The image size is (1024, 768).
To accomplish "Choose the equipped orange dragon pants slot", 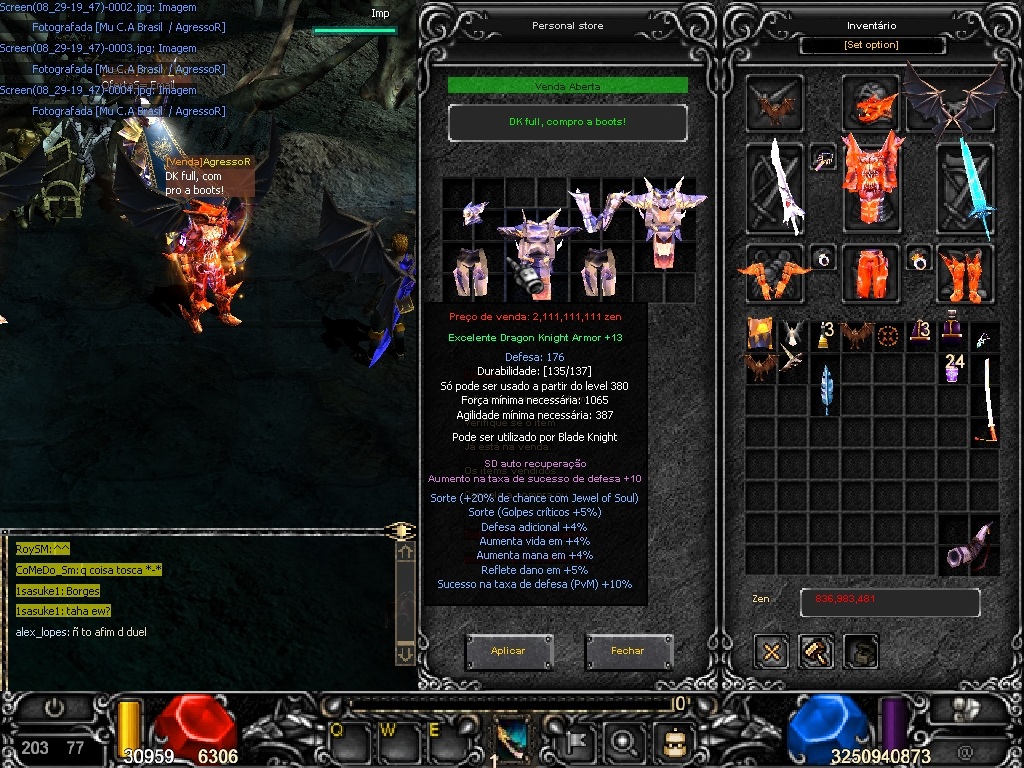I will point(870,273).
